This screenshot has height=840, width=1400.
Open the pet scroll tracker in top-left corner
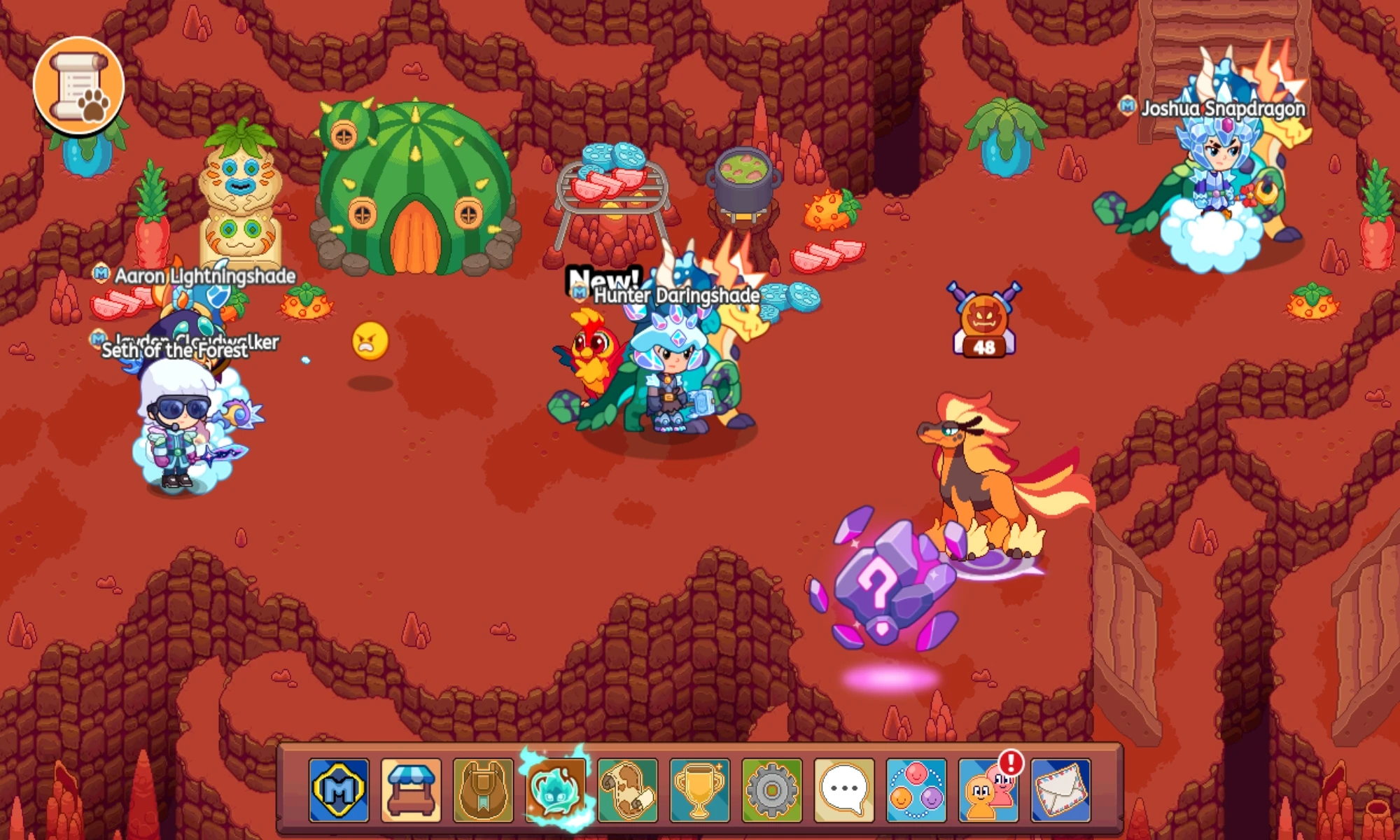pyautogui.click(x=79, y=84)
